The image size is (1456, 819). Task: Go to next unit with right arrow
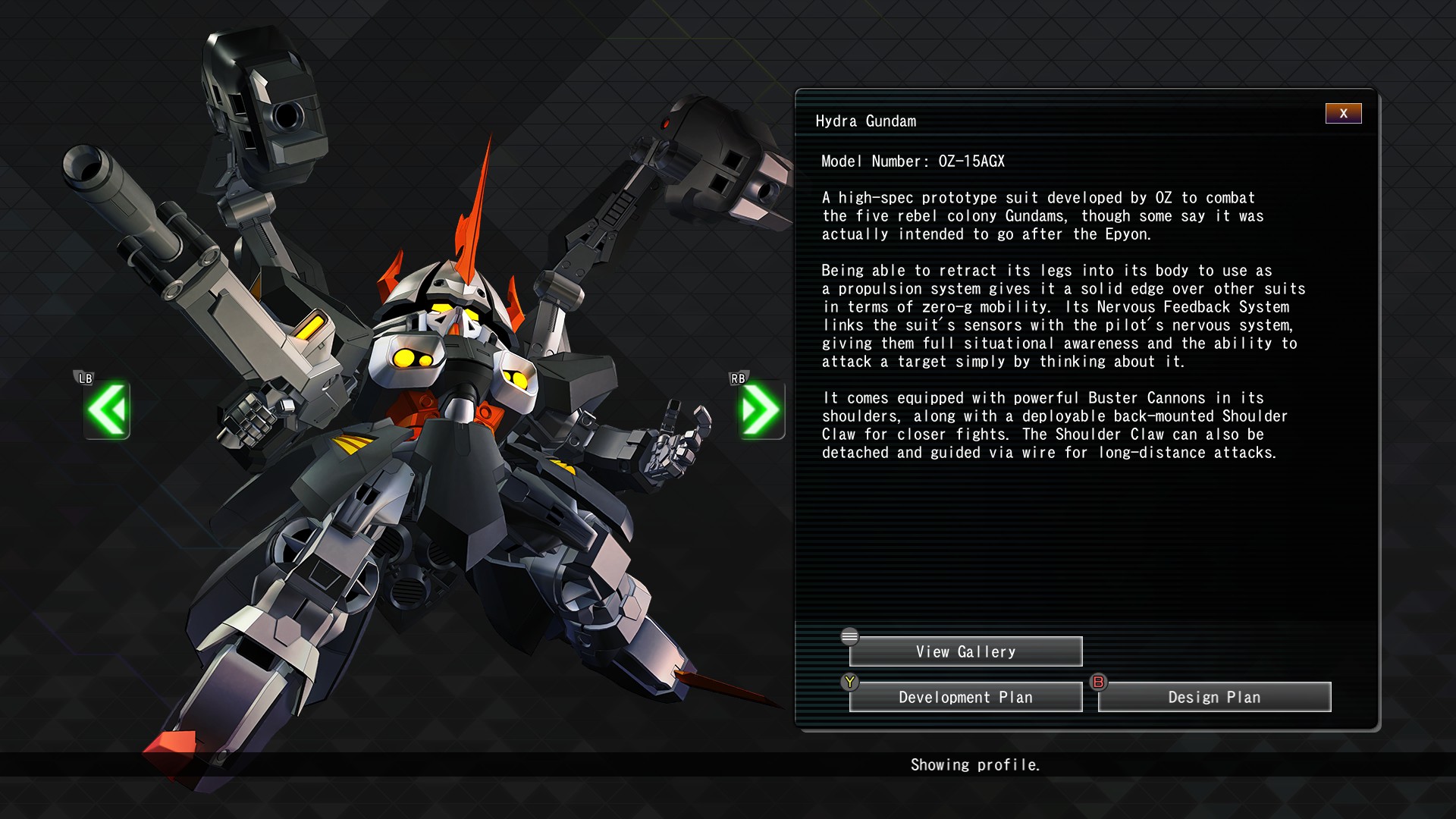[761, 410]
